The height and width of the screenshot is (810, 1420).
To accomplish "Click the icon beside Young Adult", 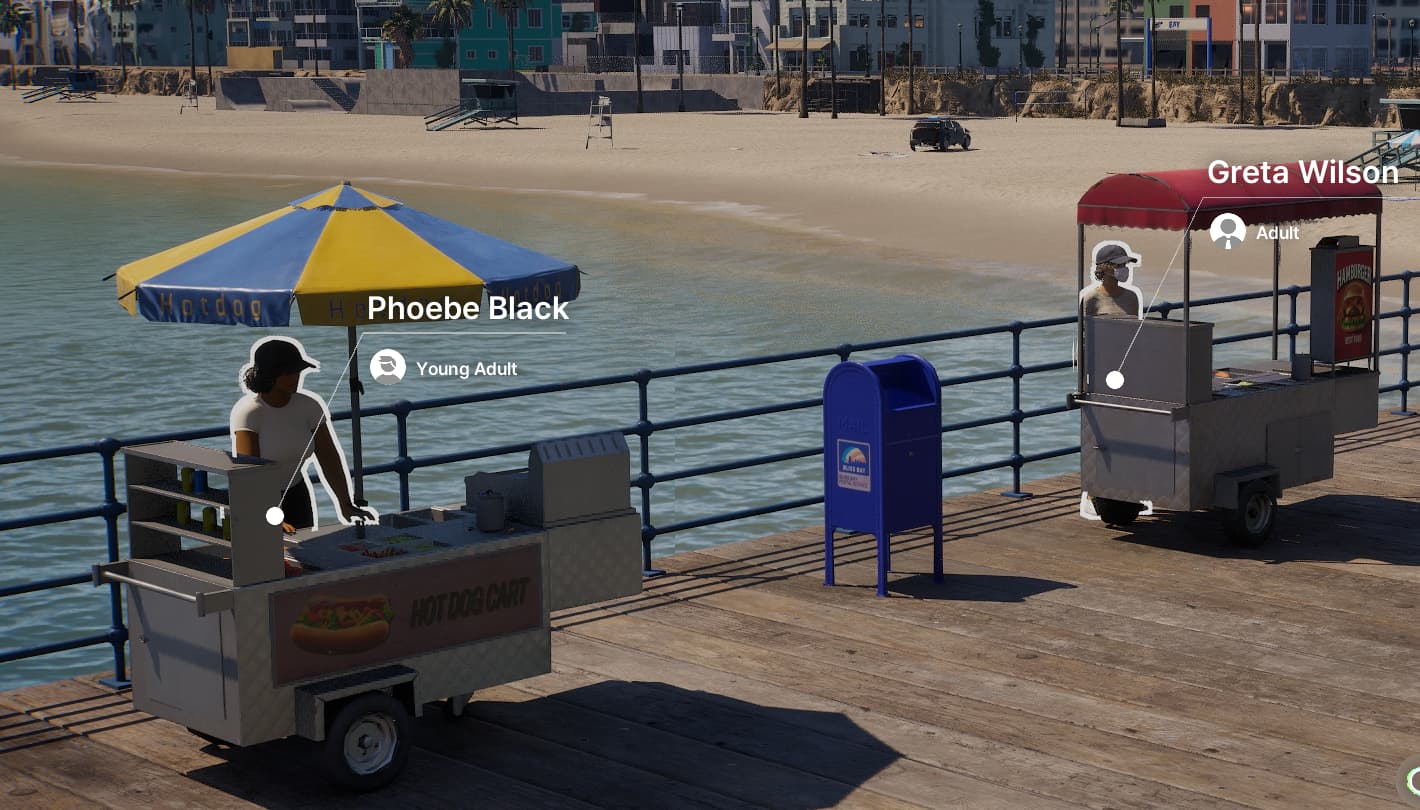I will click(x=387, y=367).
